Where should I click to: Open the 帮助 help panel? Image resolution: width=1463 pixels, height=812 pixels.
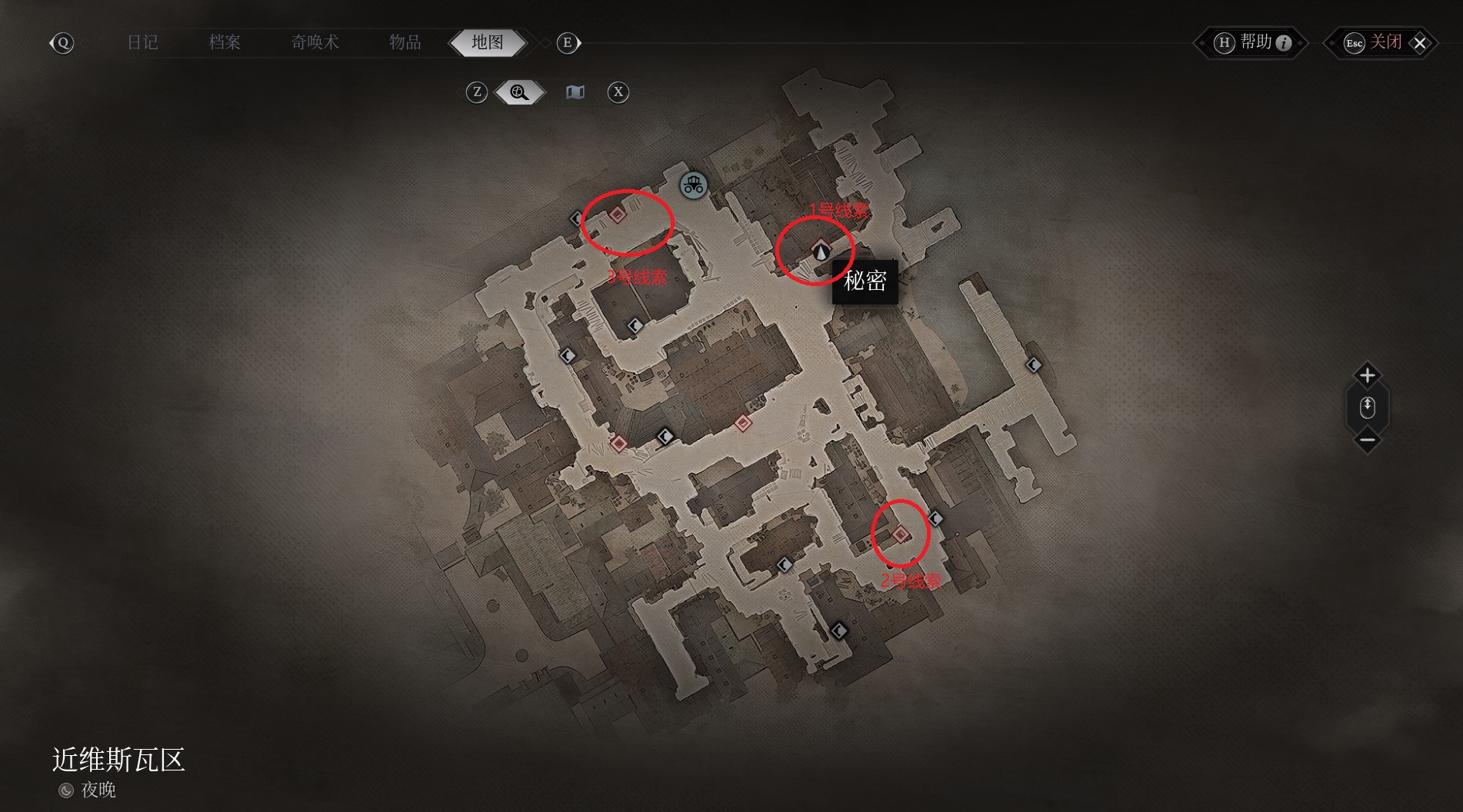[x=1251, y=42]
